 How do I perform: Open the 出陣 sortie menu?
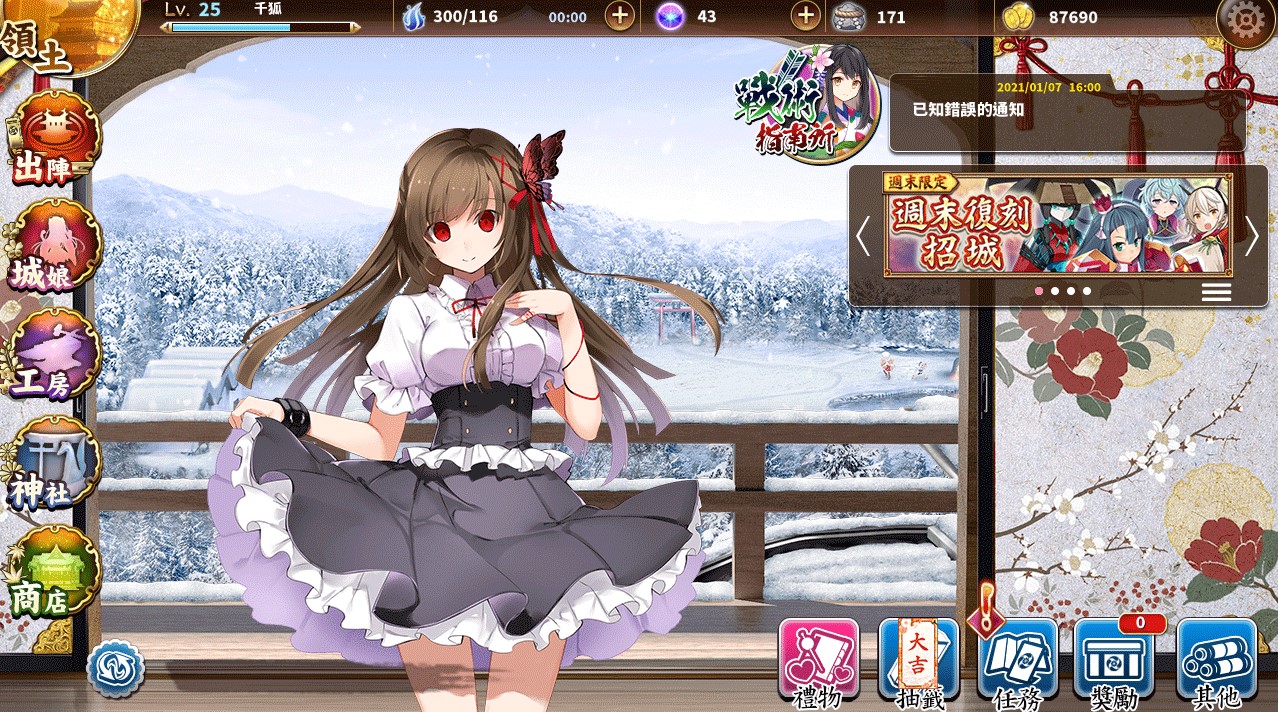coord(55,140)
